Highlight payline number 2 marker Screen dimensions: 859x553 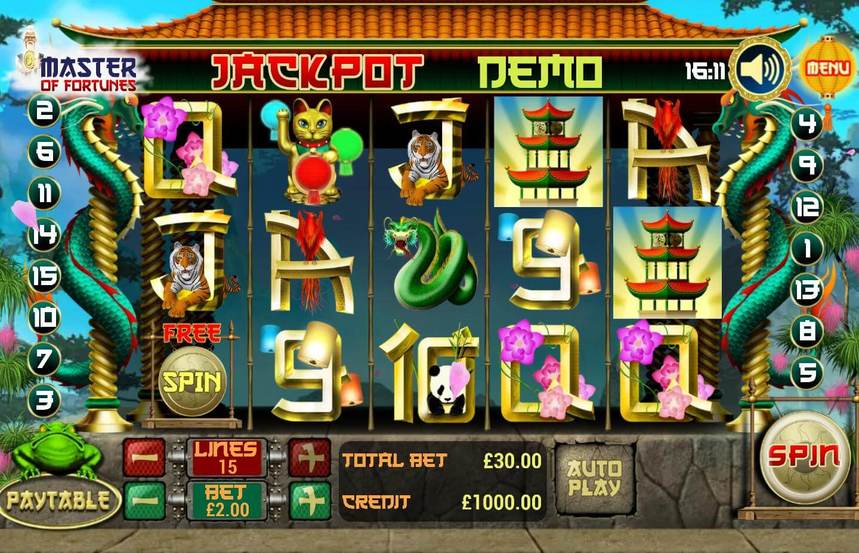46,110
